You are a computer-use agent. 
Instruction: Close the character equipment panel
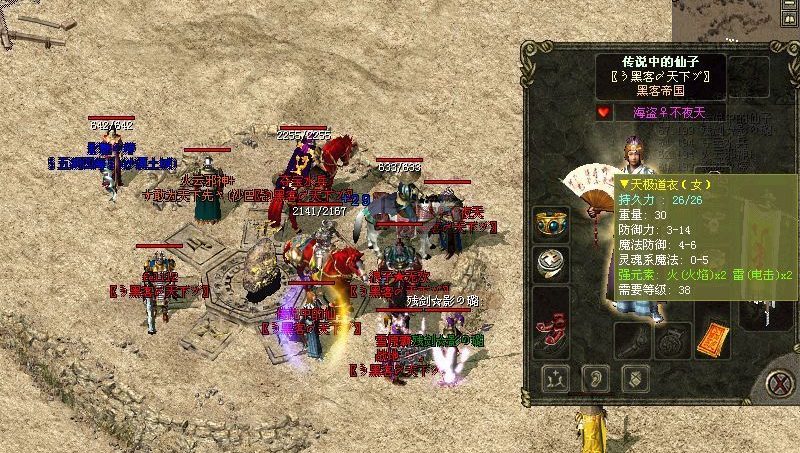[781, 381]
